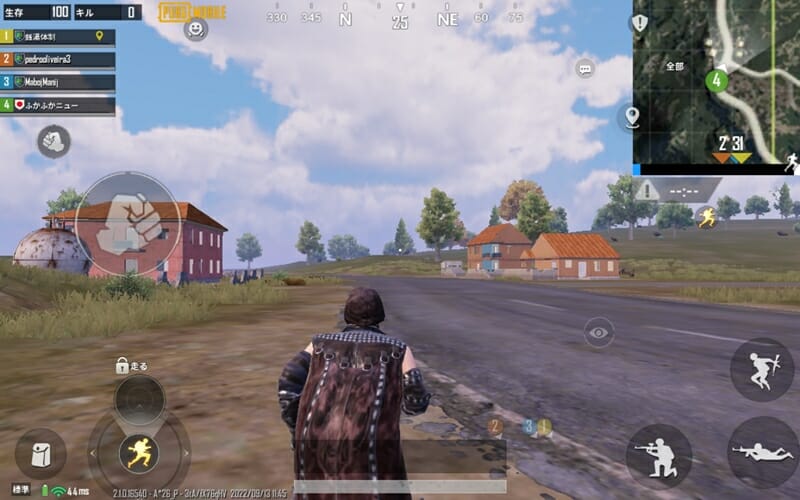
Task: Select teammate MaboiManij in squad list
Action: [x=58, y=82]
